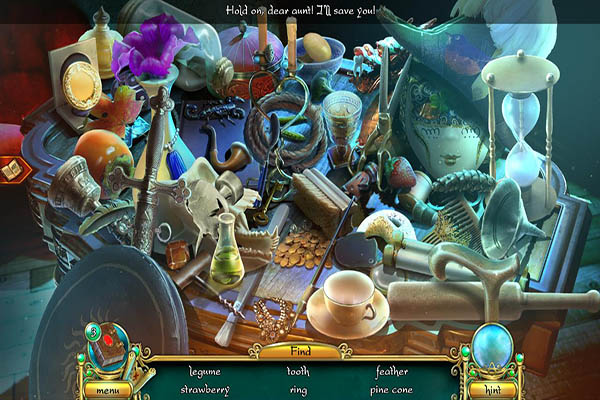The width and height of the screenshot is (600, 400).
Task: Activate the glowing hint crystal orb
Action: [x=490, y=347]
